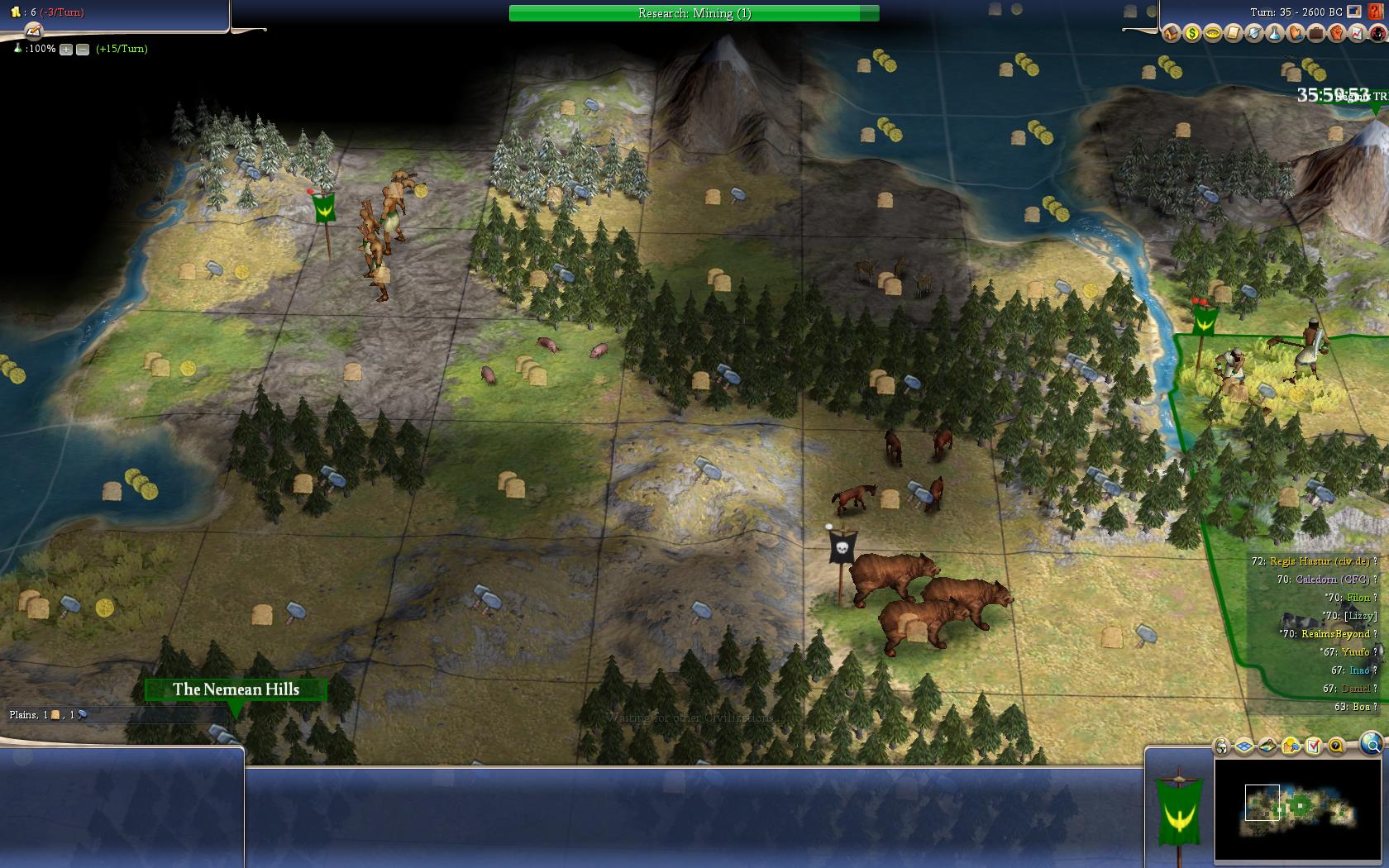The image size is (1389, 868).
Task: Open the Civics scroll icon
Action: pyautogui.click(x=1233, y=33)
